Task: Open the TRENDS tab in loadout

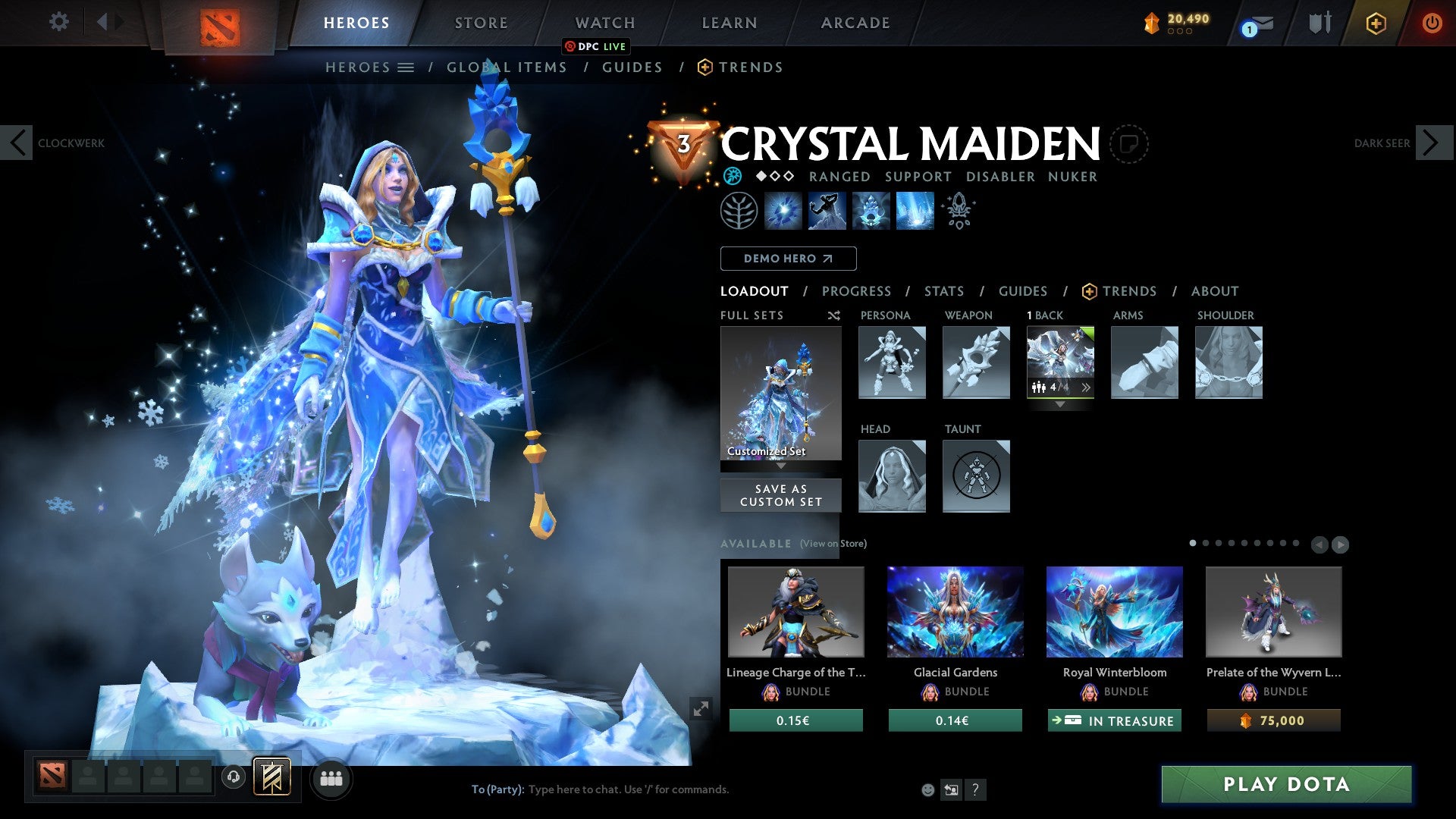Action: [x=1130, y=291]
